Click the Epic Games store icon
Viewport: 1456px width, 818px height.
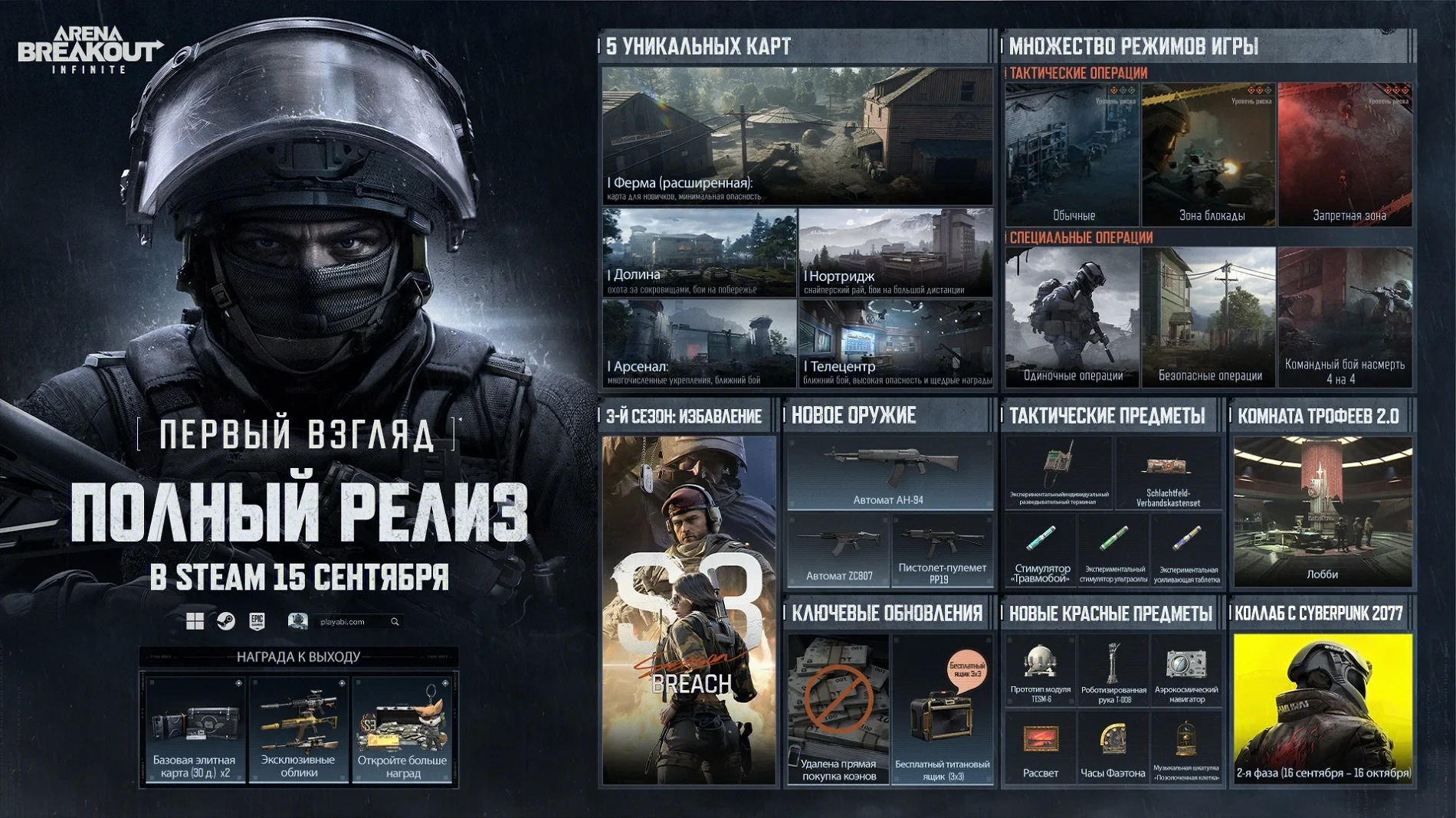click(257, 621)
